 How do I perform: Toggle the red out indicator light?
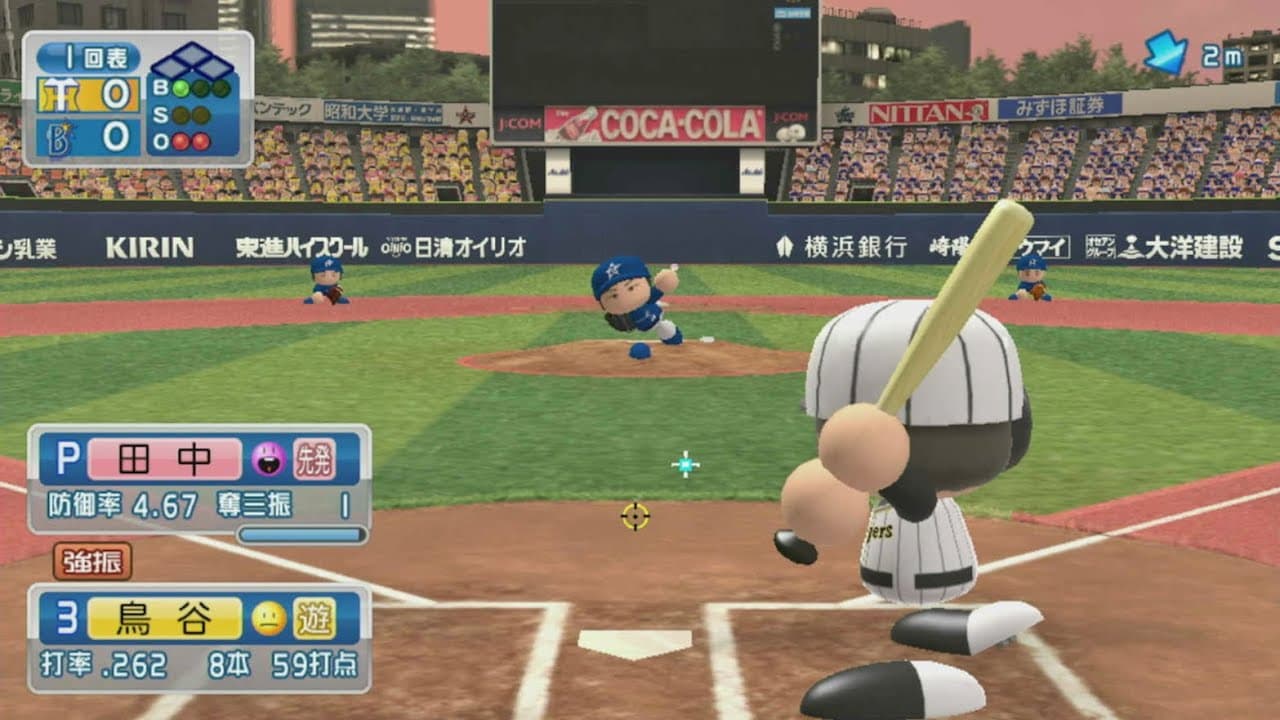pos(182,139)
